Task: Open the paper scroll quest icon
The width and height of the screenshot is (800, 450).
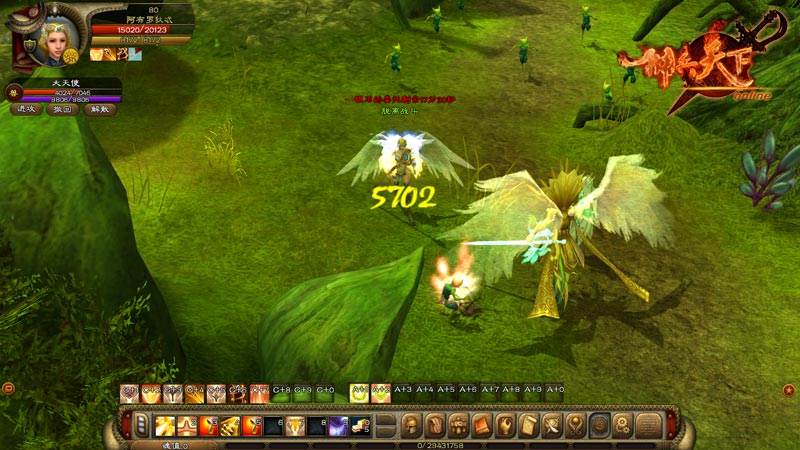Action: [x=529, y=426]
